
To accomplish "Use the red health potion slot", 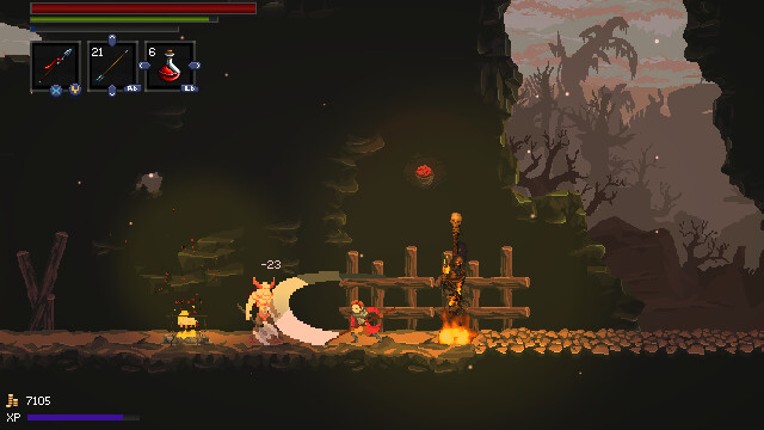I will [169, 66].
